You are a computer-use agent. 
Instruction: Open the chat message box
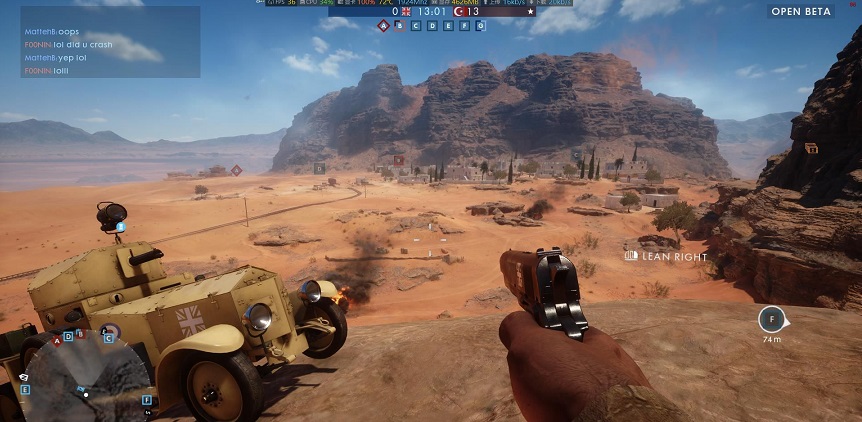(x=110, y=42)
